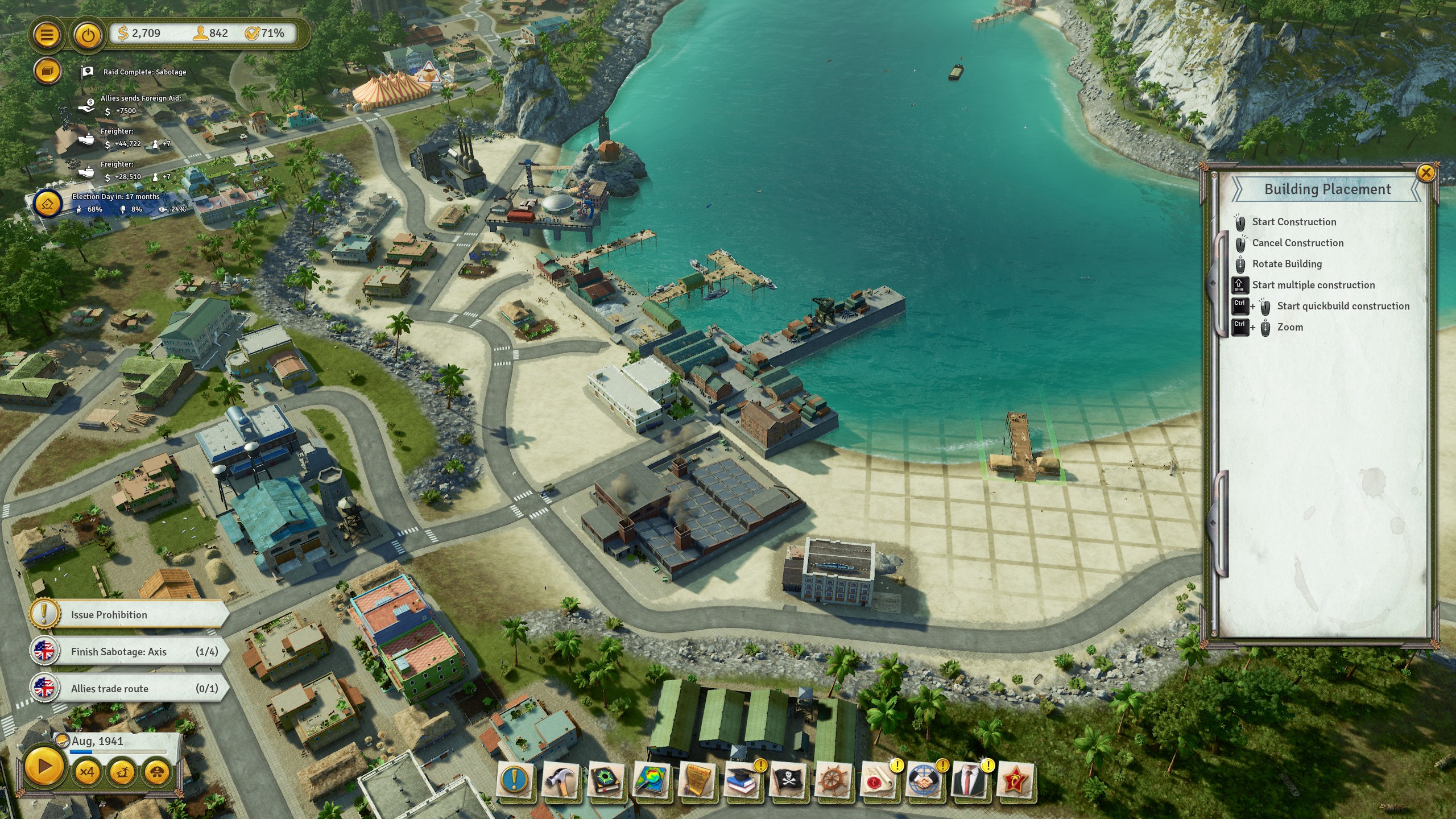1456x819 pixels.
Task: Set game speed with the x4 button
Action: 87,772
